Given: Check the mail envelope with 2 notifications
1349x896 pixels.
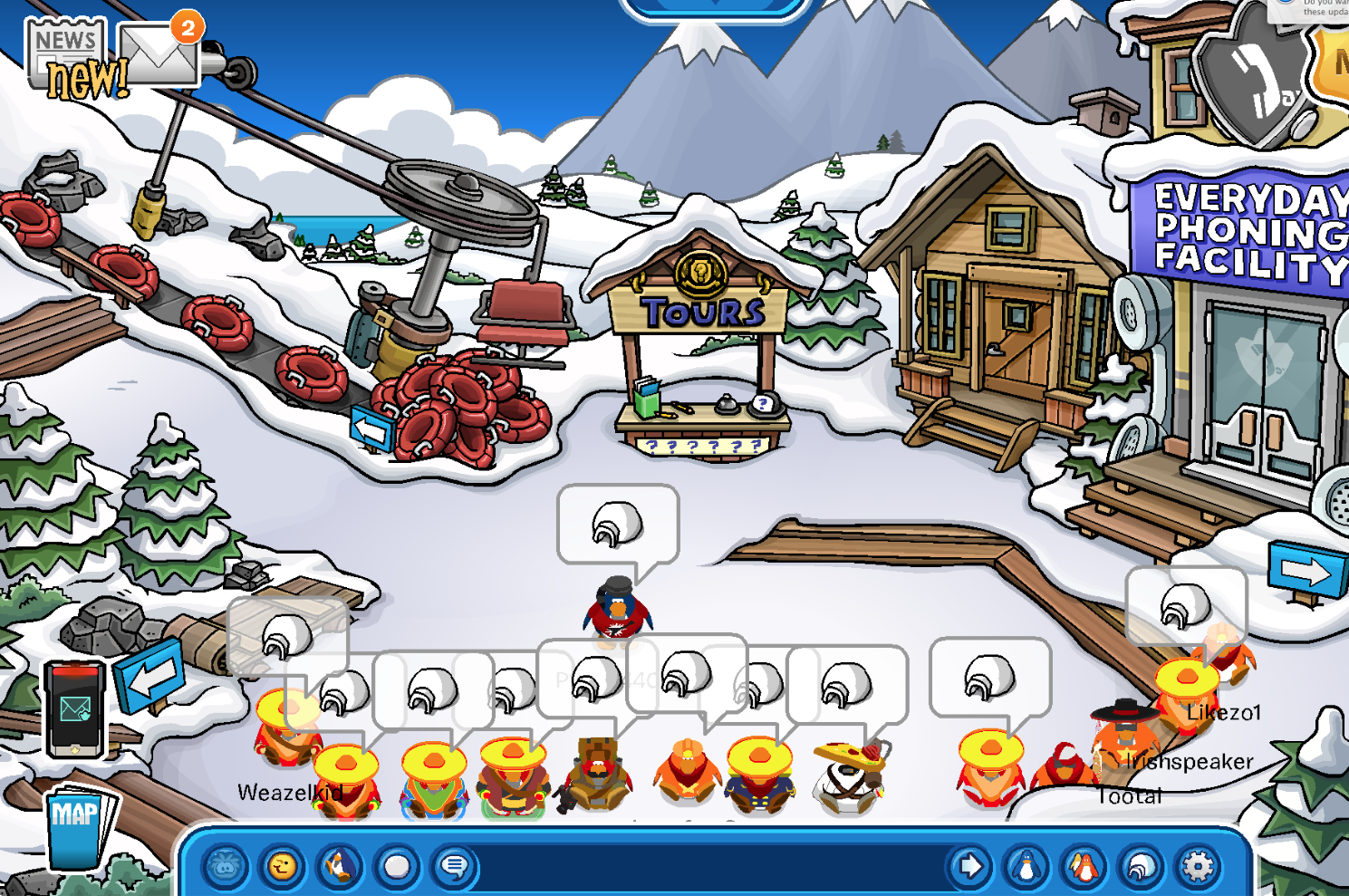Looking at the screenshot, I should click(x=160, y=53).
